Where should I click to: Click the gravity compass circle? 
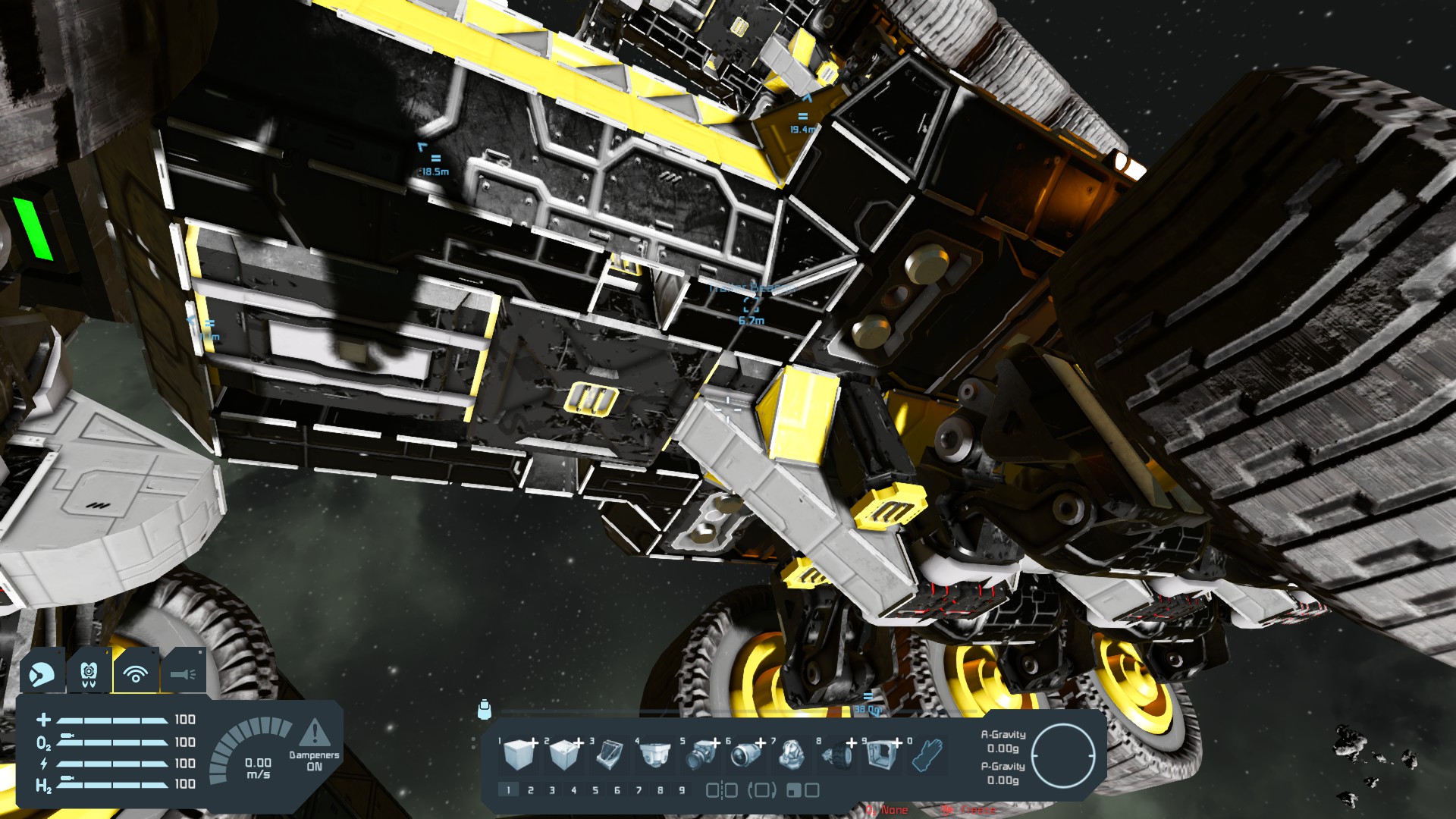click(x=1063, y=756)
